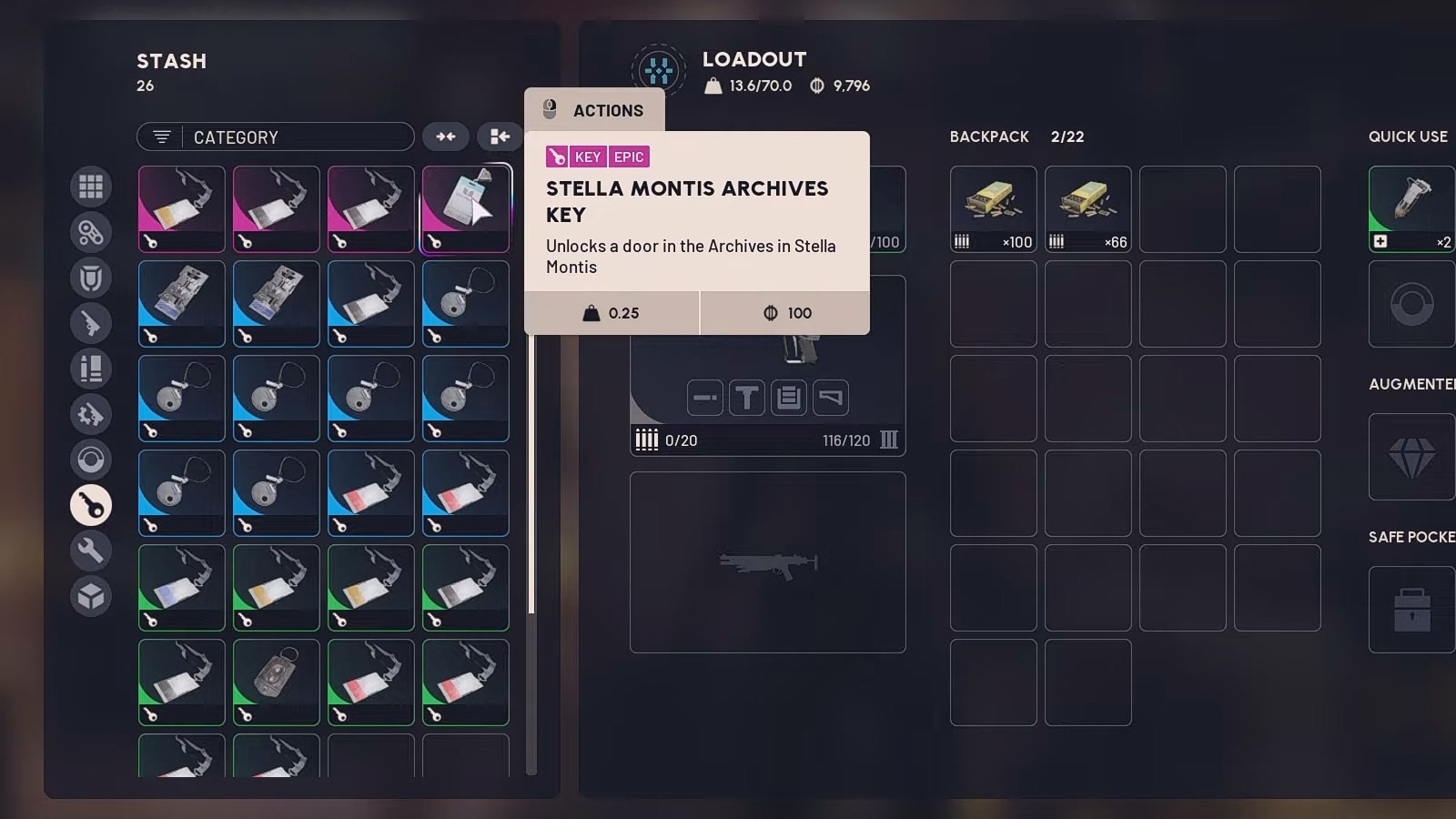Select the grey keycard fob in green row
The height and width of the screenshot is (819, 1456).
[276, 682]
